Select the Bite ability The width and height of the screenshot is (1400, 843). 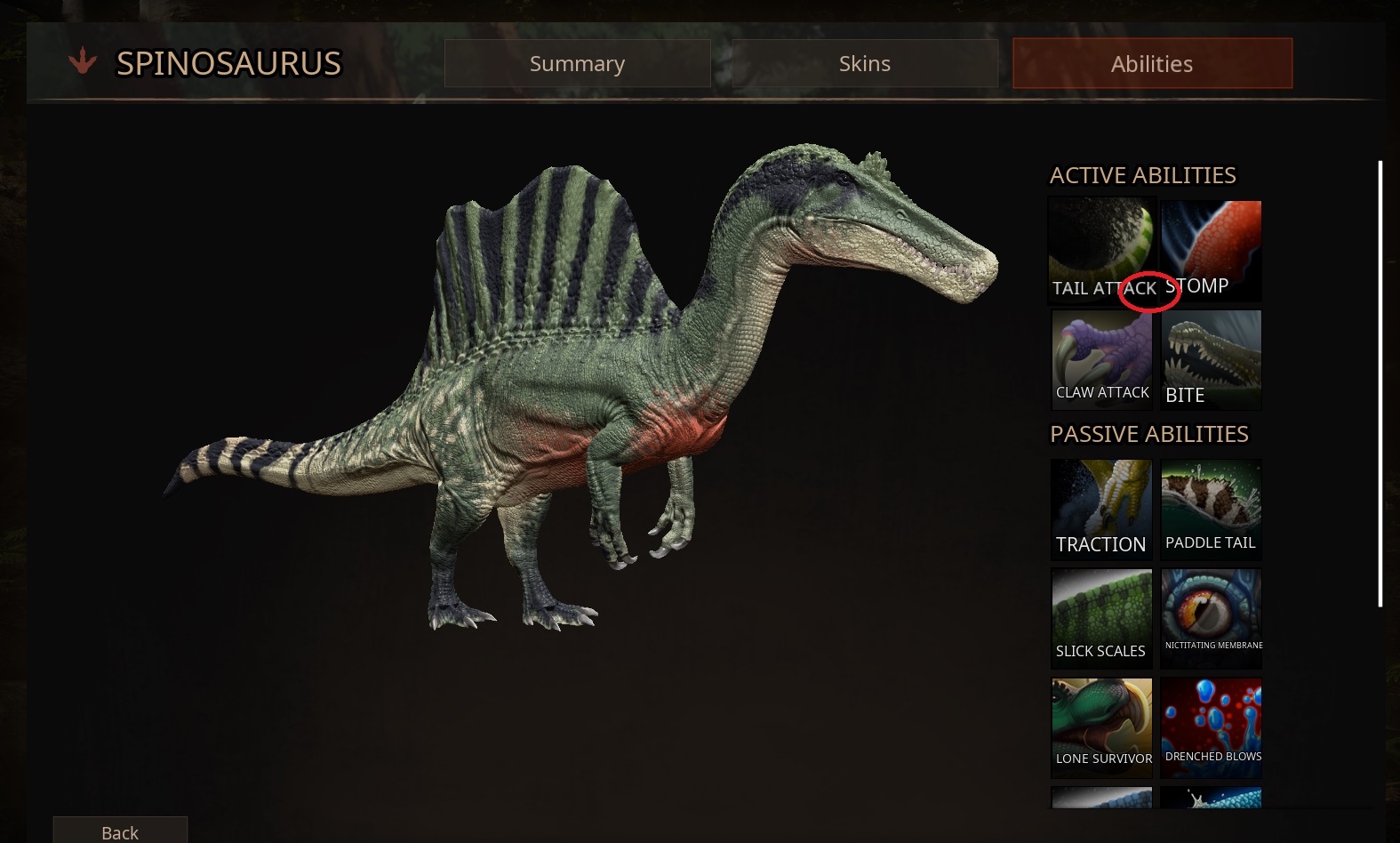(x=1211, y=359)
